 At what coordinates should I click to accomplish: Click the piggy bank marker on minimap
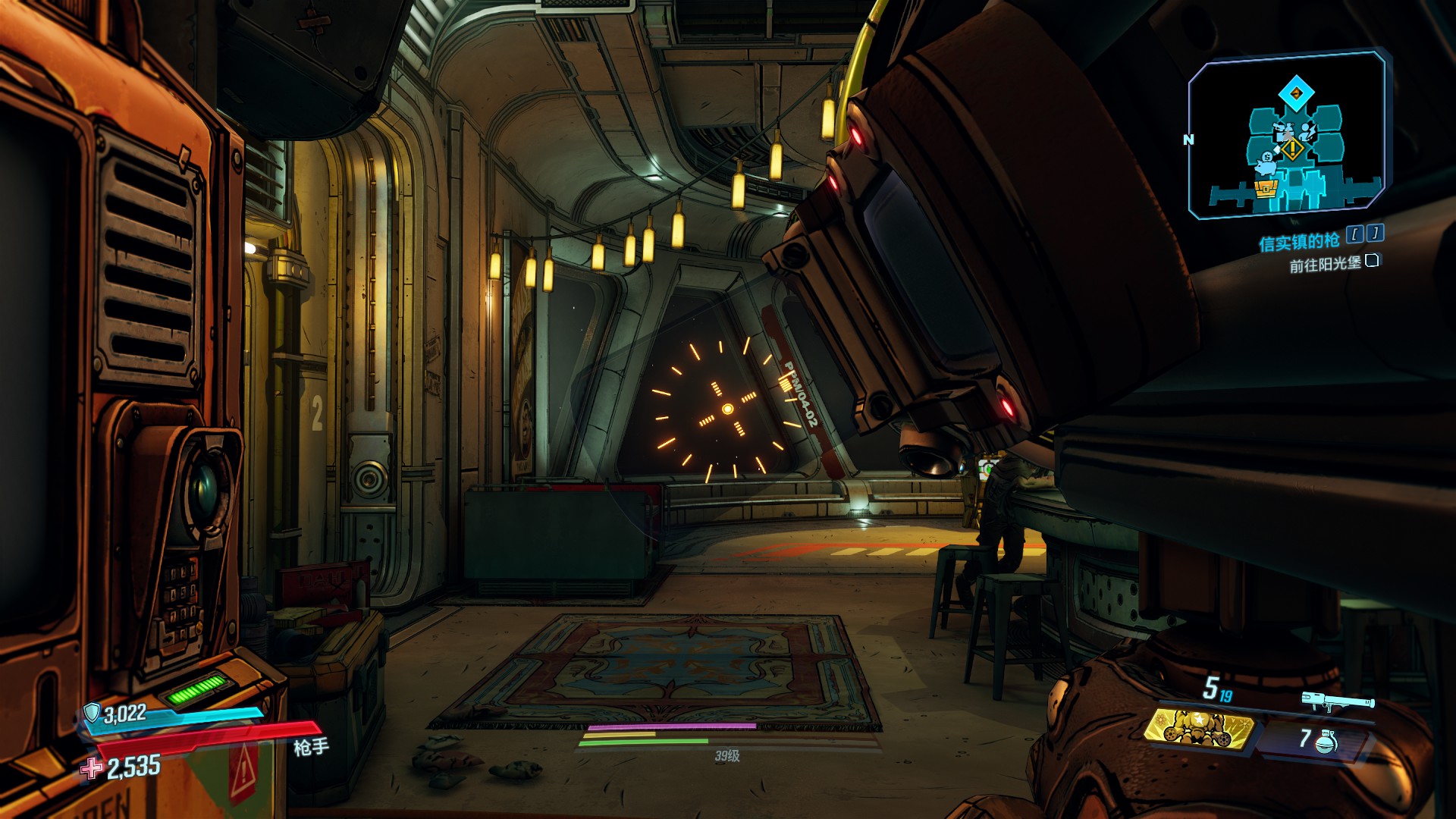tap(1265, 163)
